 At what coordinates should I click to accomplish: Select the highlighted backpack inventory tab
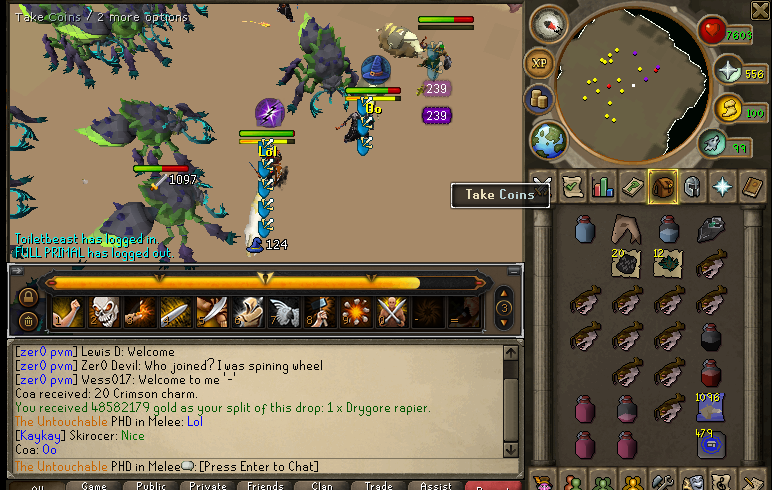(x=662, y=187)
